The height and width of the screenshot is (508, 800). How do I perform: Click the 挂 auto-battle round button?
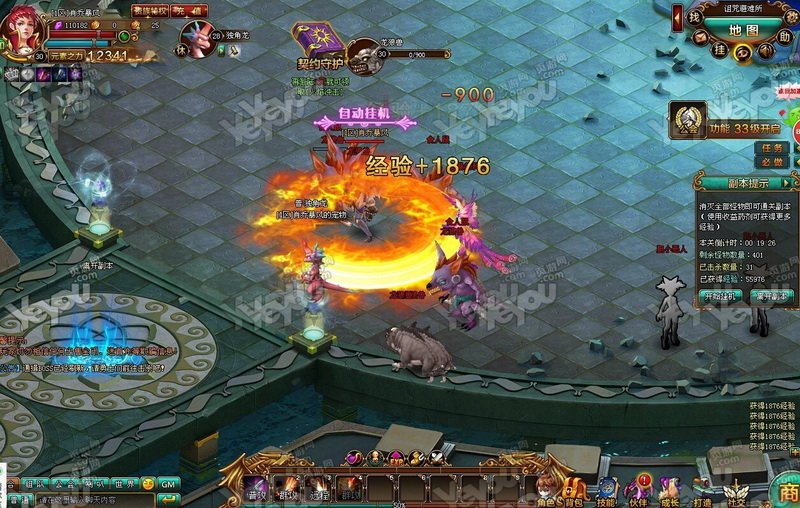tap(718, 47)
